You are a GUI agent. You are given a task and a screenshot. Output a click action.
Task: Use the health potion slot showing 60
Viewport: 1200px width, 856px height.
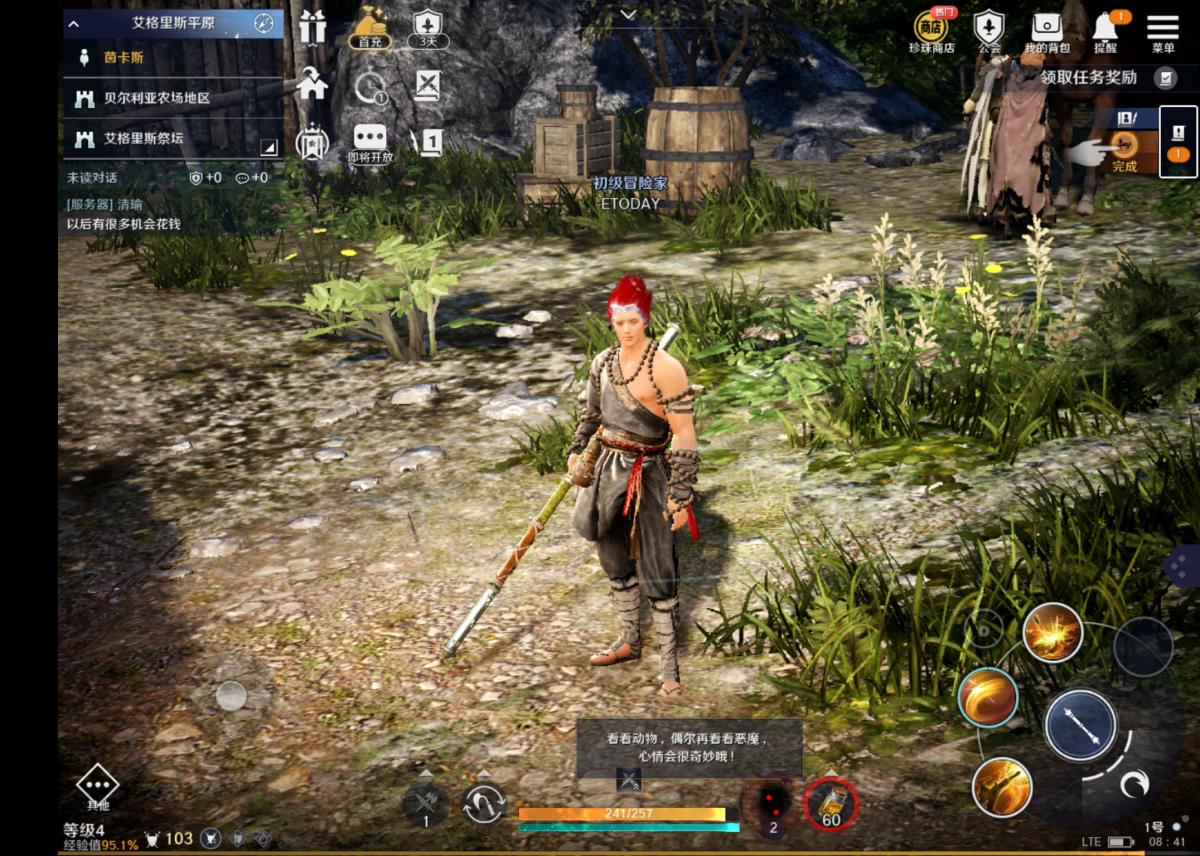pos(831,803)
